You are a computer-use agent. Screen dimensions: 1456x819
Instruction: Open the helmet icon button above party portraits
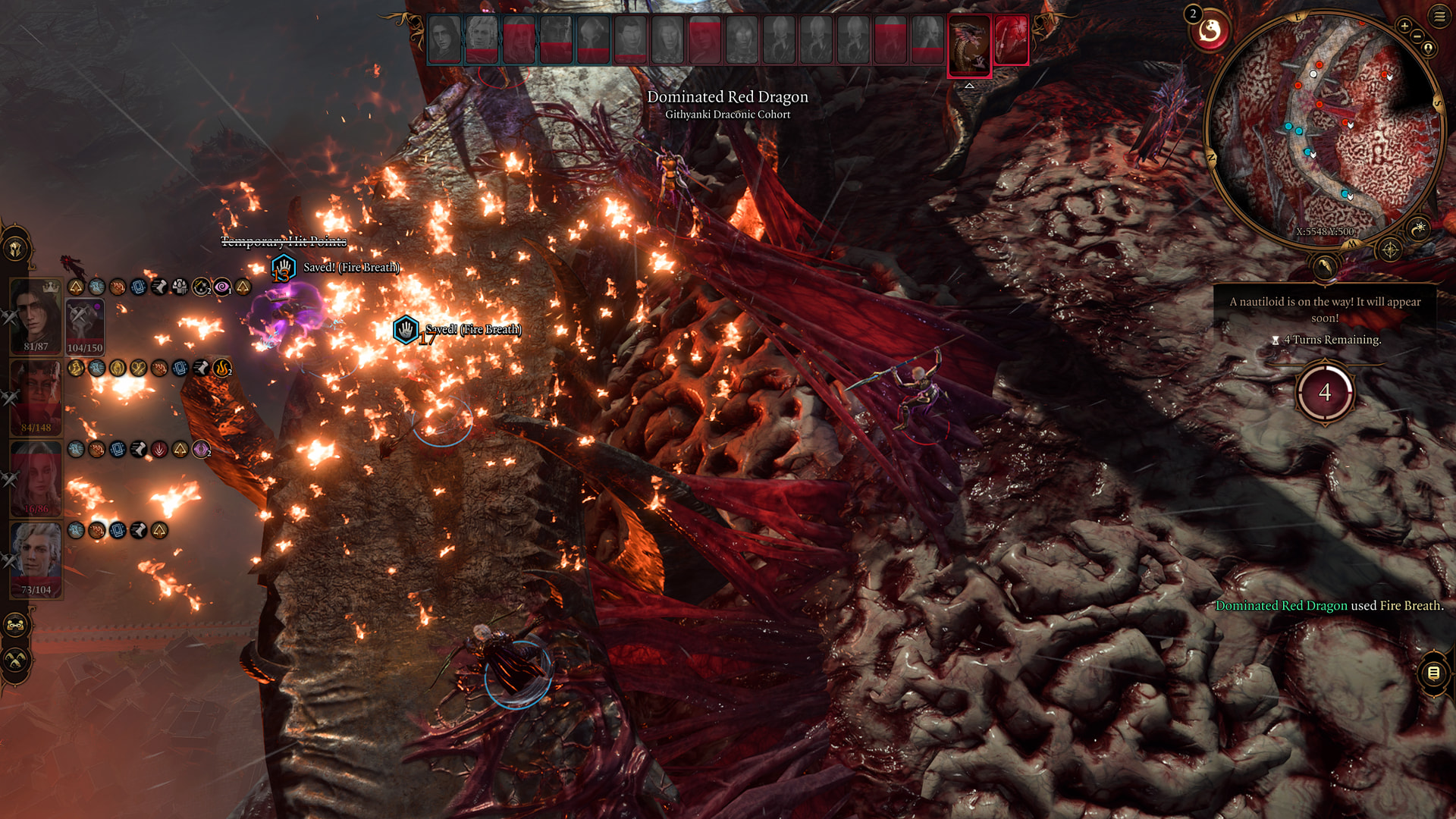(x=16, y=248)
